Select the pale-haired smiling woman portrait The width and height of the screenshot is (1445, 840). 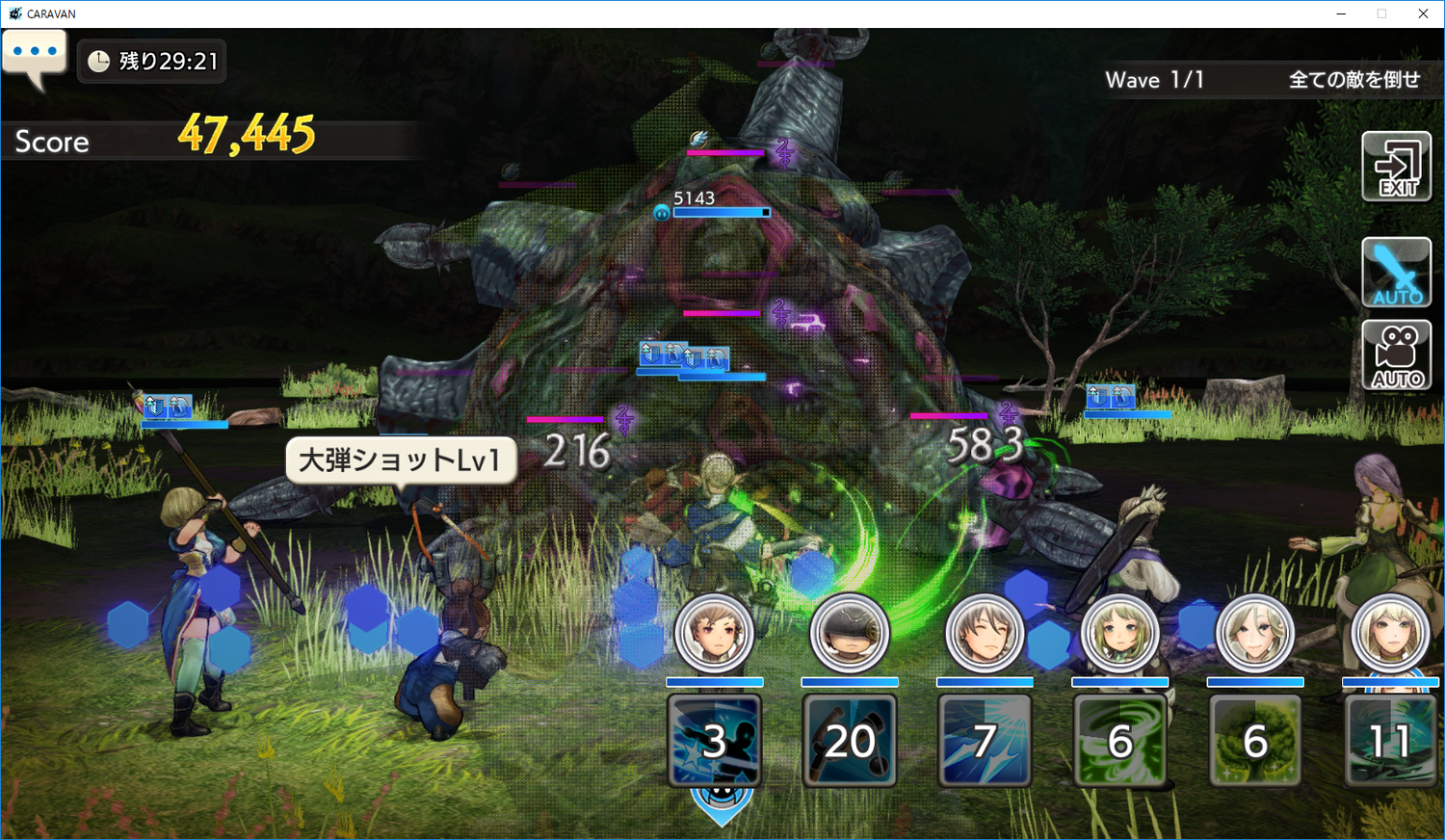[x=1254, y=633]
